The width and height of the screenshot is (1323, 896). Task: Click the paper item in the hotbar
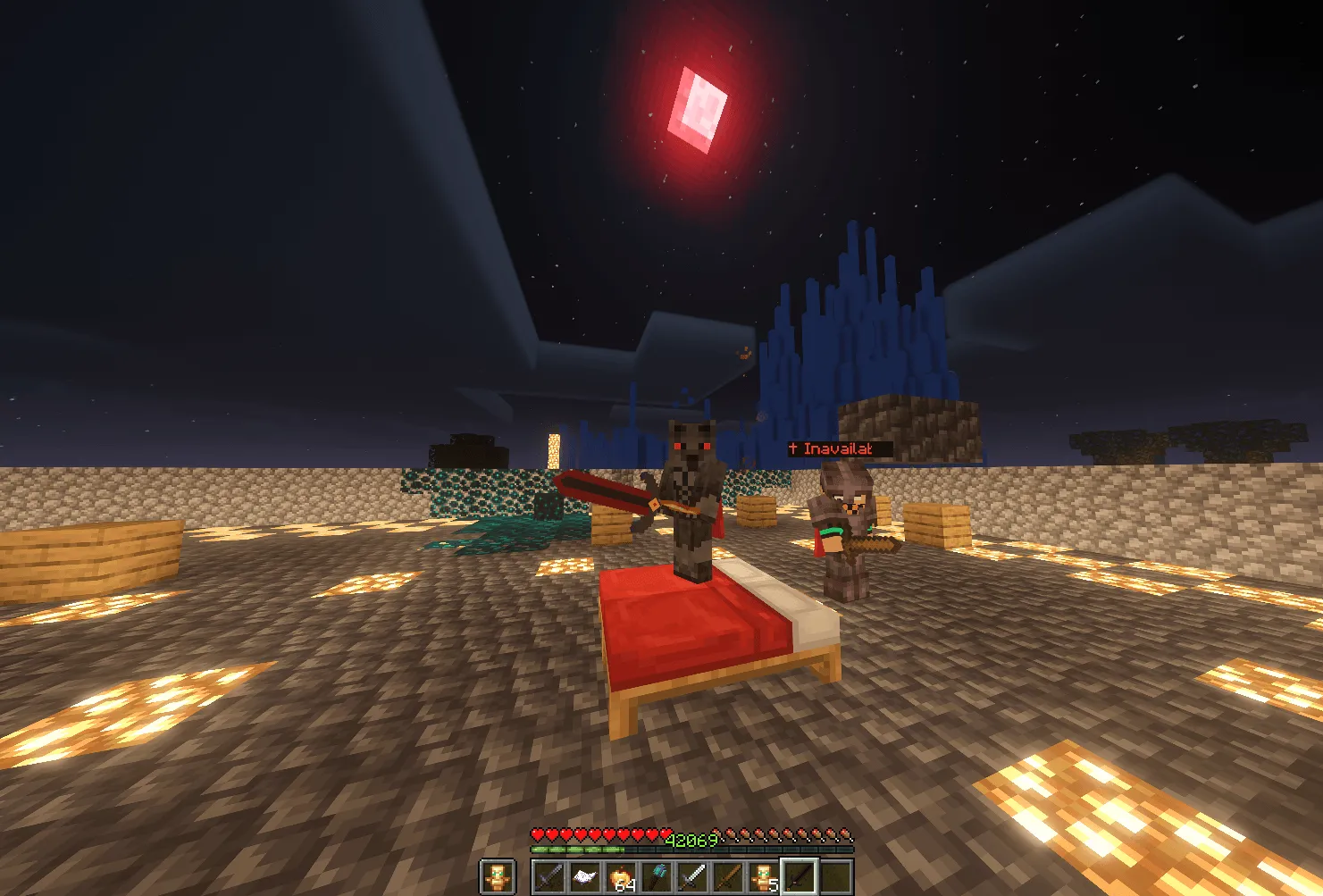(x=585, y=876)
